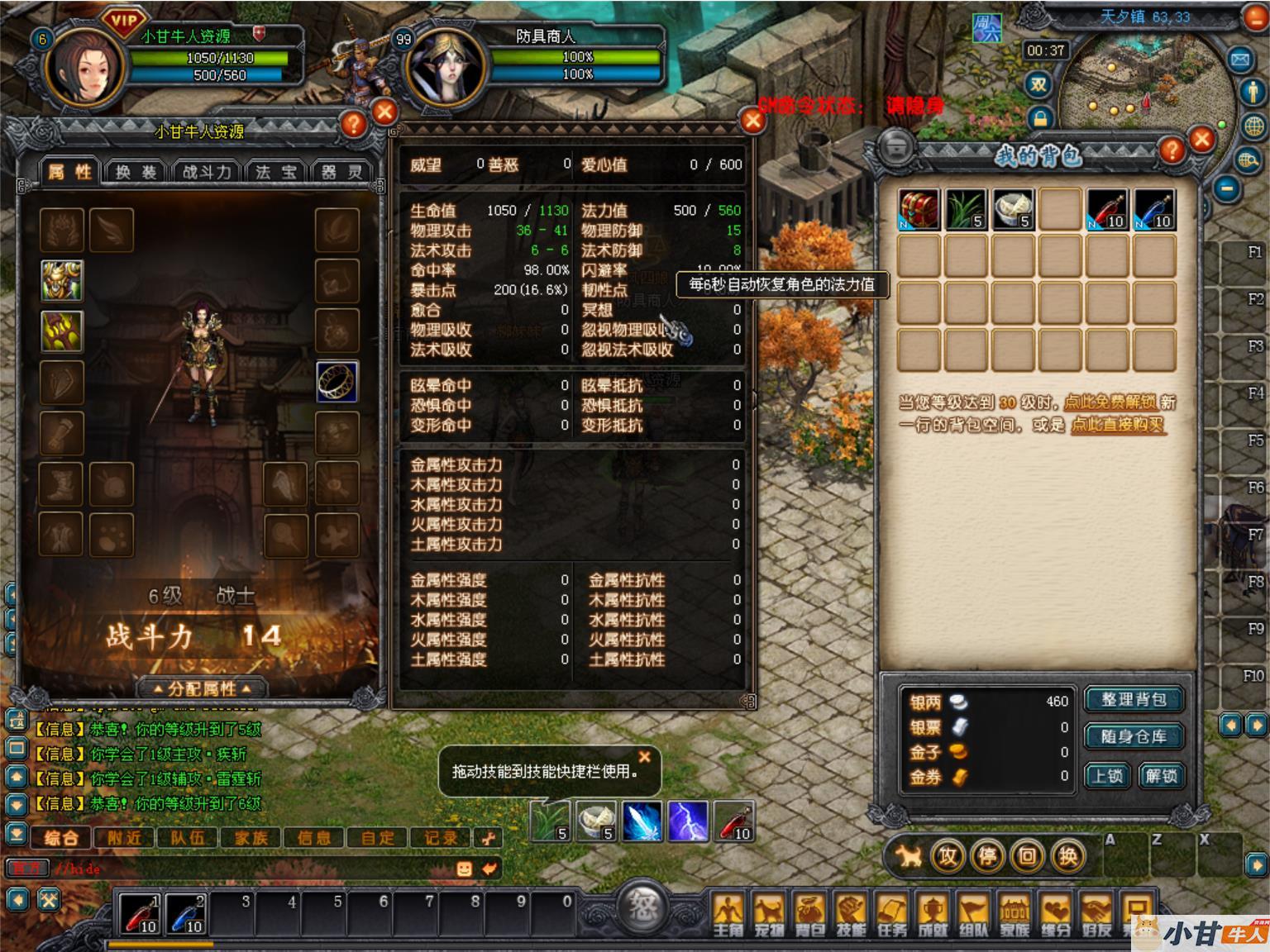This screenshot has width=1270, height=952.
Task: Select the equipped ring slot
Action: point(337,382)
